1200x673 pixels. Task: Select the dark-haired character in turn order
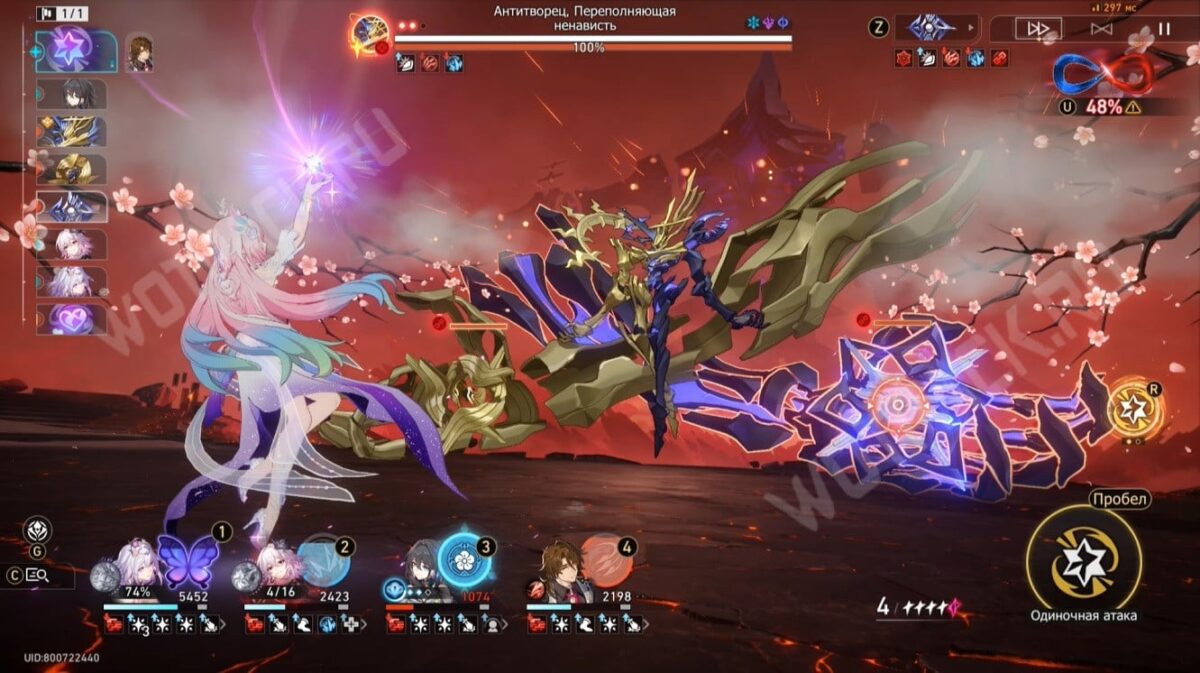pyautogui.click(x=71, y=94)
